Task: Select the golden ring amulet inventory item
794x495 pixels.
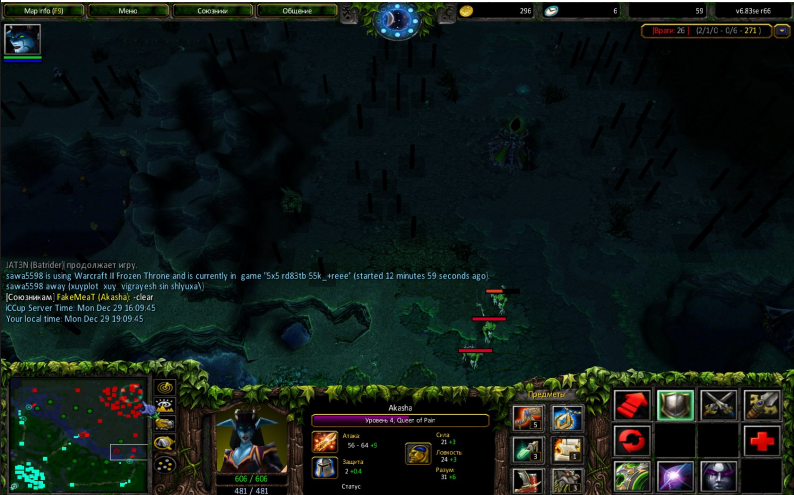Action: [x=568, y=419]
